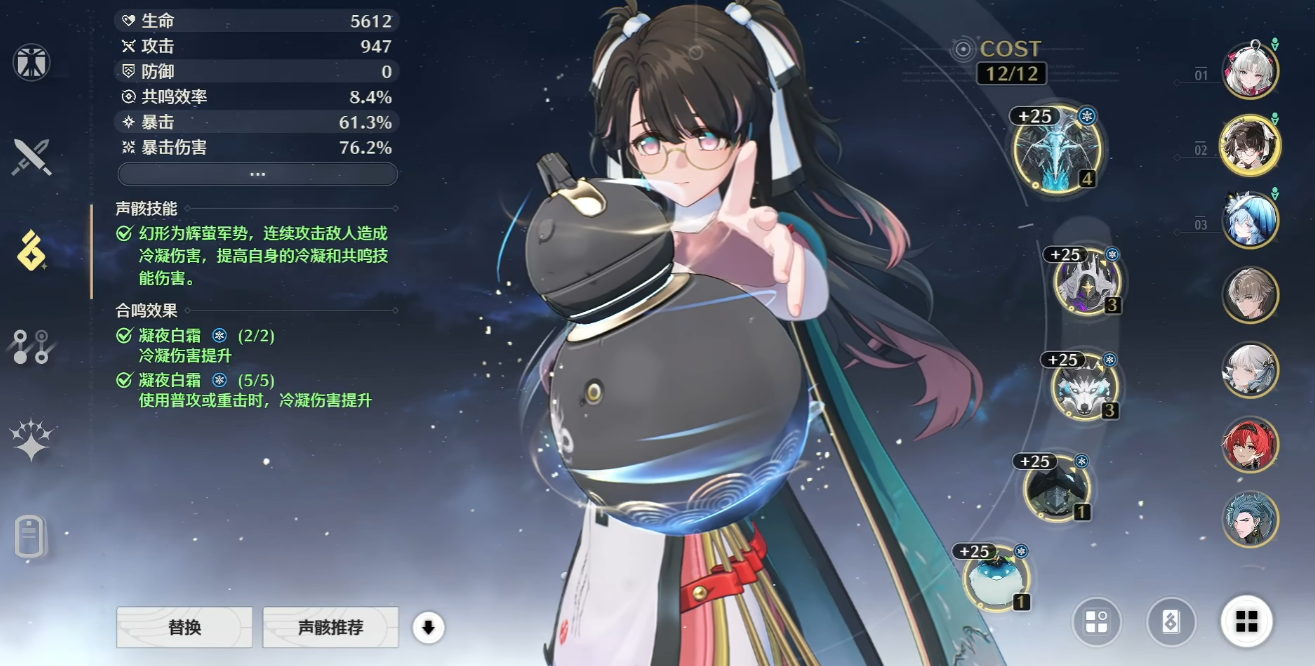1315x666 pixels.
Task: Open 声骸推荐 echo recommendations
Action: pos(330,627)
